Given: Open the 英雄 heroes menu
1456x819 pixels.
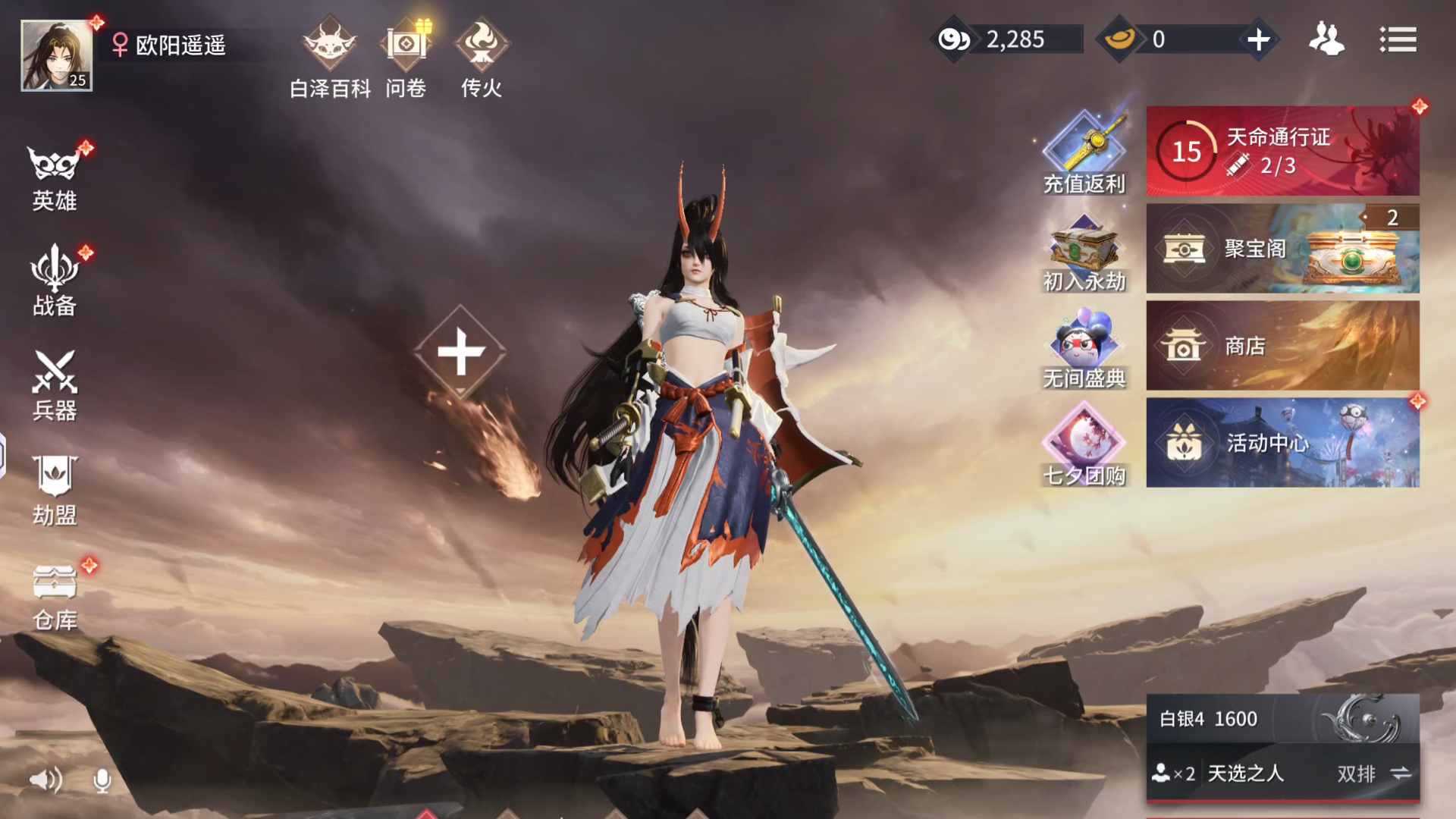Looking at the screenshot, I should [55, 178].
